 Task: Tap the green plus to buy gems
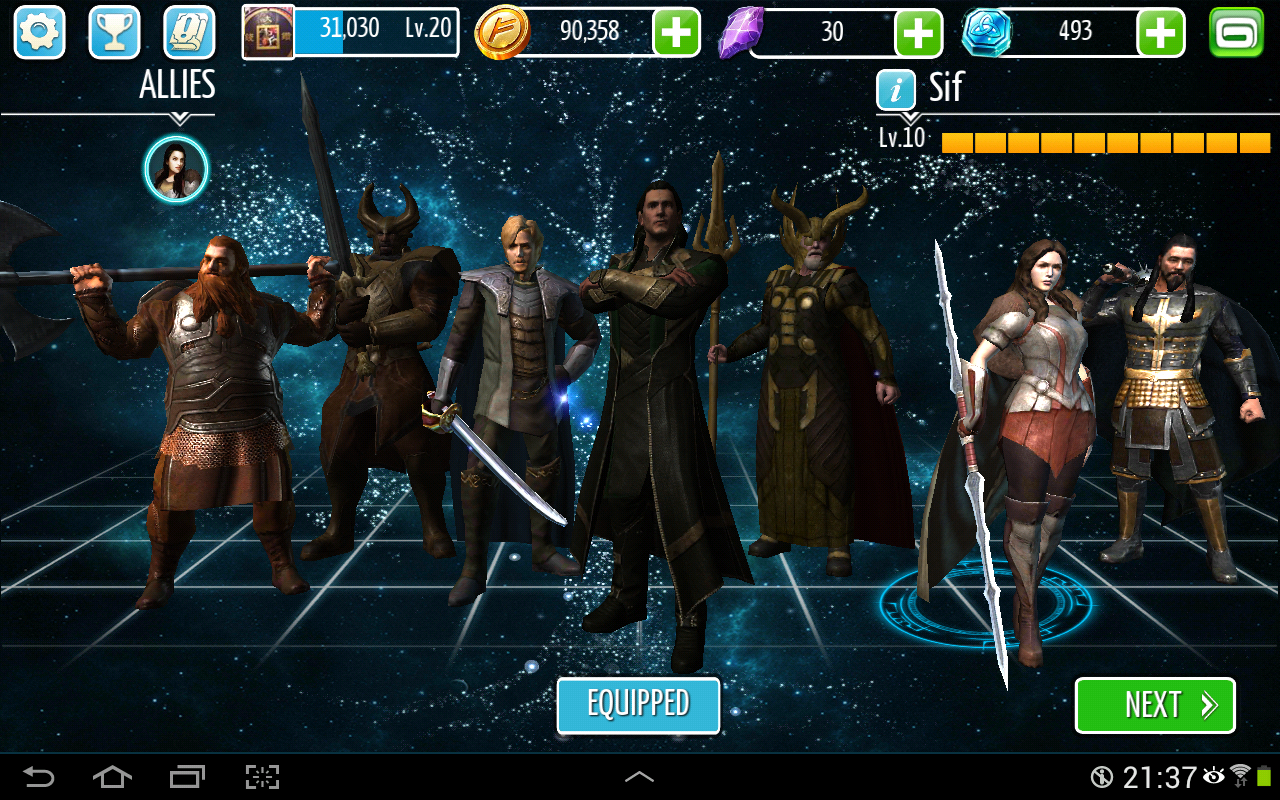pyautogui.click(x=918, y=31)
